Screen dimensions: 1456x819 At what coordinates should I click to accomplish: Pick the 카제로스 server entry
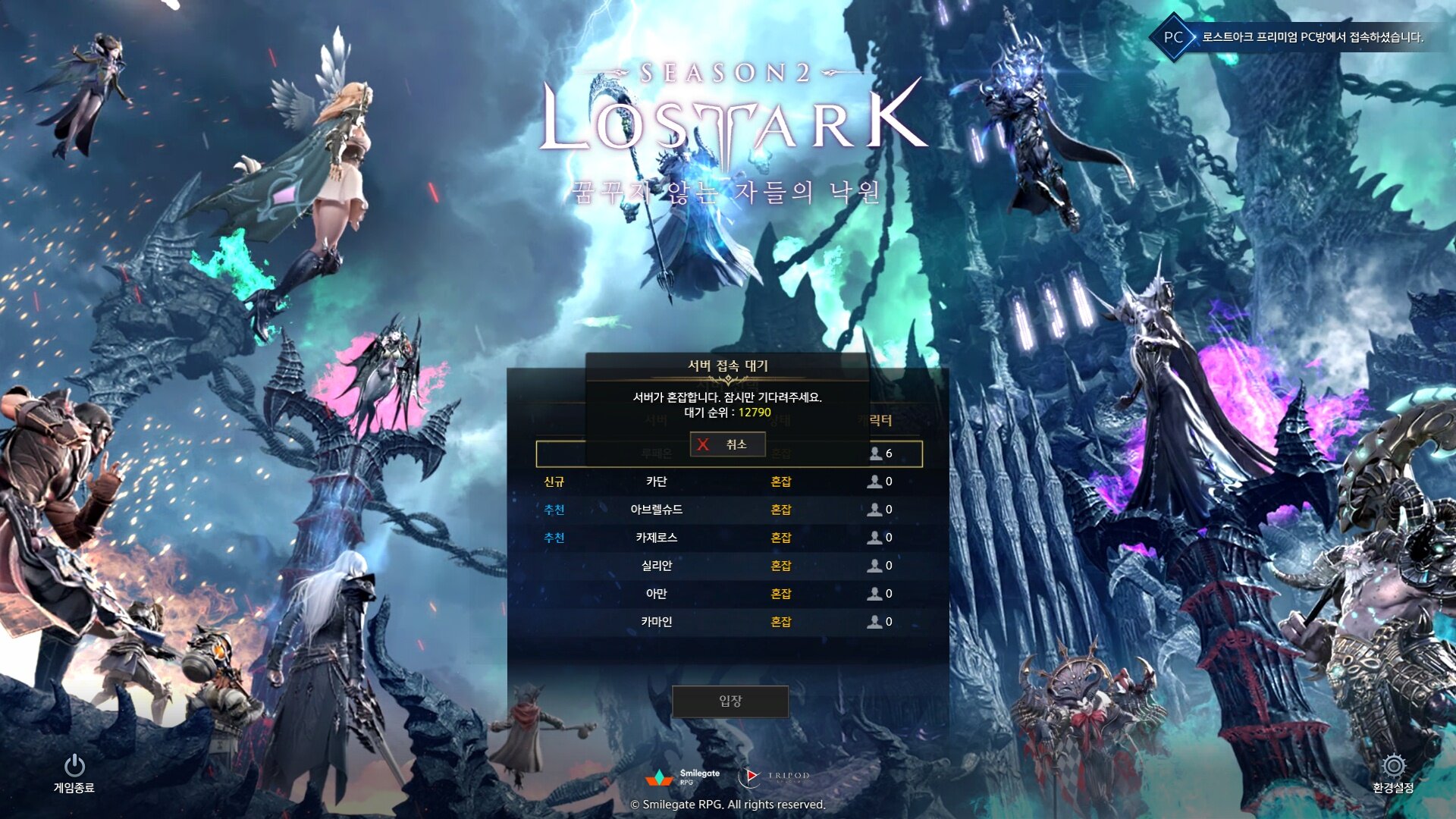(656, 538)
